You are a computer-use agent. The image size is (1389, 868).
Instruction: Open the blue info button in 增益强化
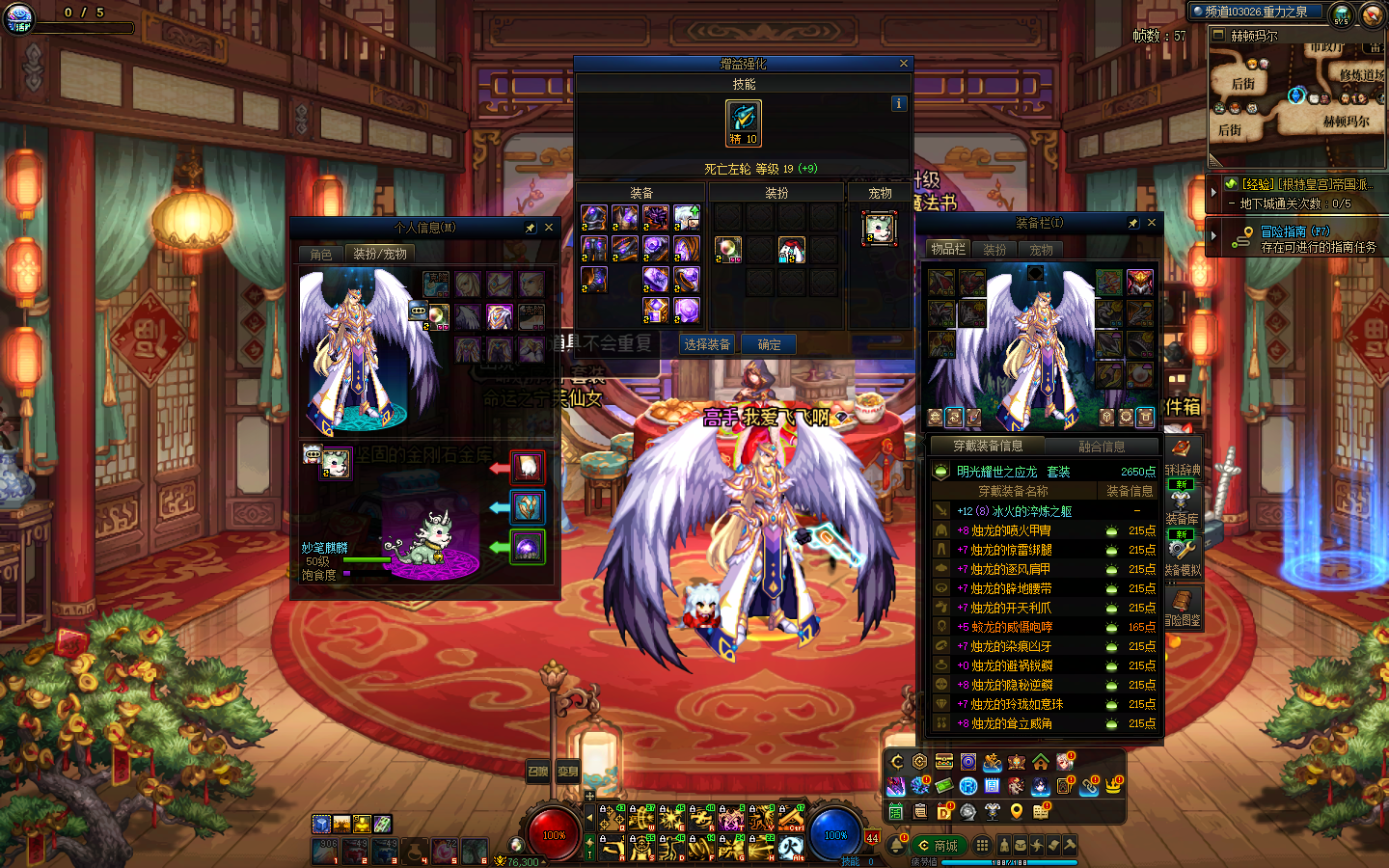[x=899, y=103]
